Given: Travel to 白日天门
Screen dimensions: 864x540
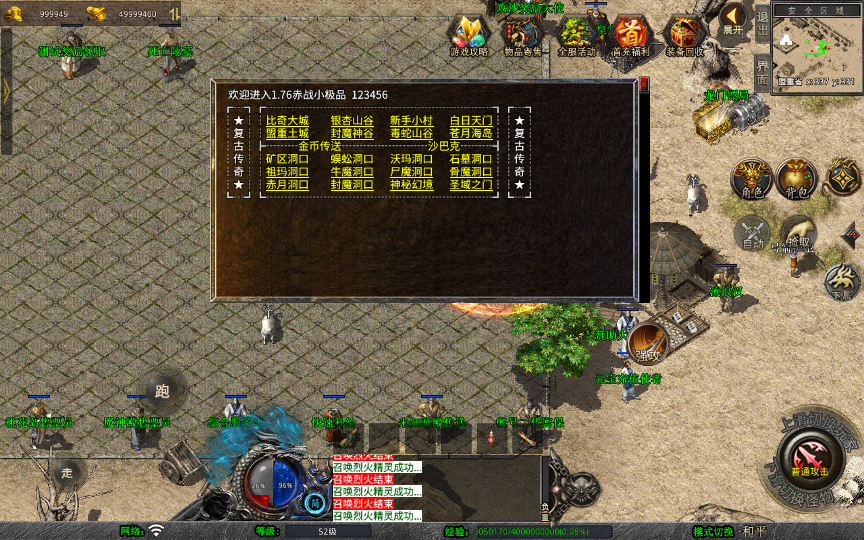Looking at the screenshot, I should coord(471,121).
